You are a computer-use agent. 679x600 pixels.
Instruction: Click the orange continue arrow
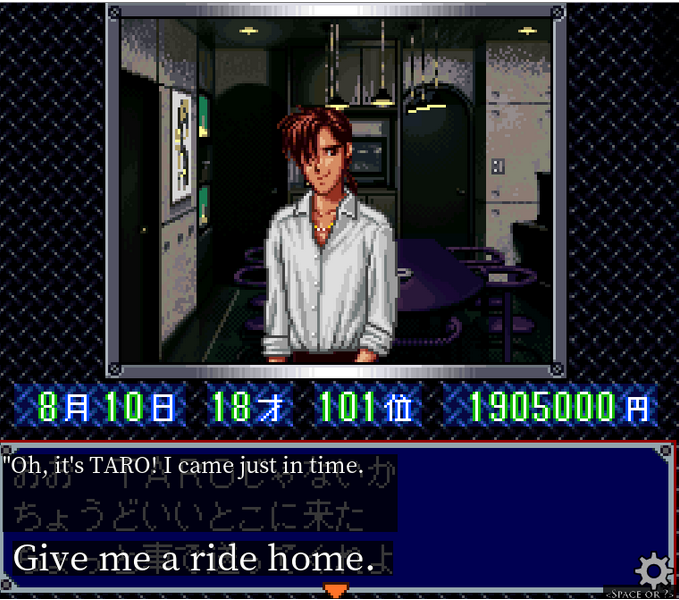337,590
